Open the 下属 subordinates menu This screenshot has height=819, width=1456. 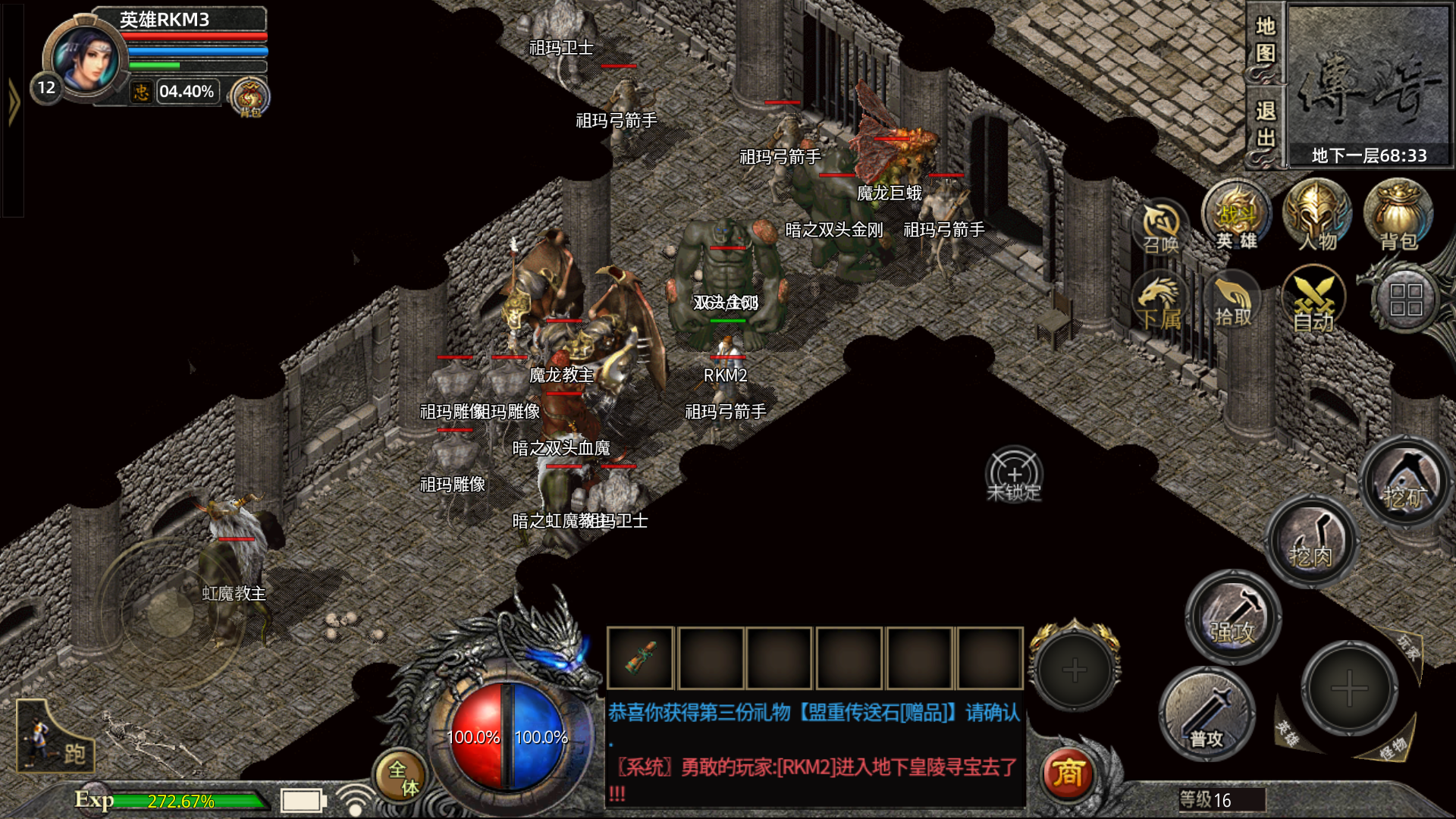[1159, 302]
